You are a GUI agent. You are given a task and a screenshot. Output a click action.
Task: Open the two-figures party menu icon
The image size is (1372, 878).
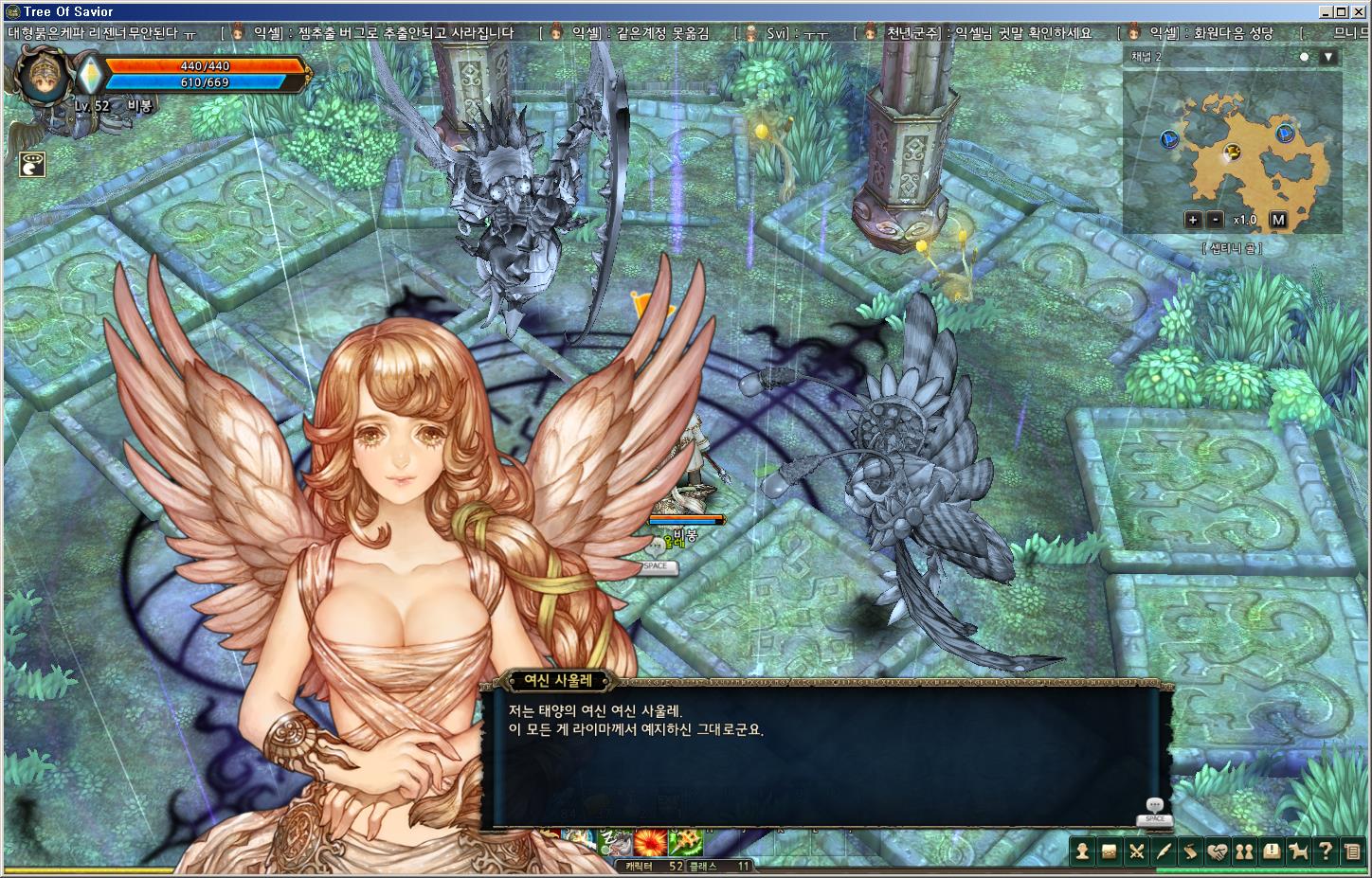coord(1244,851)
